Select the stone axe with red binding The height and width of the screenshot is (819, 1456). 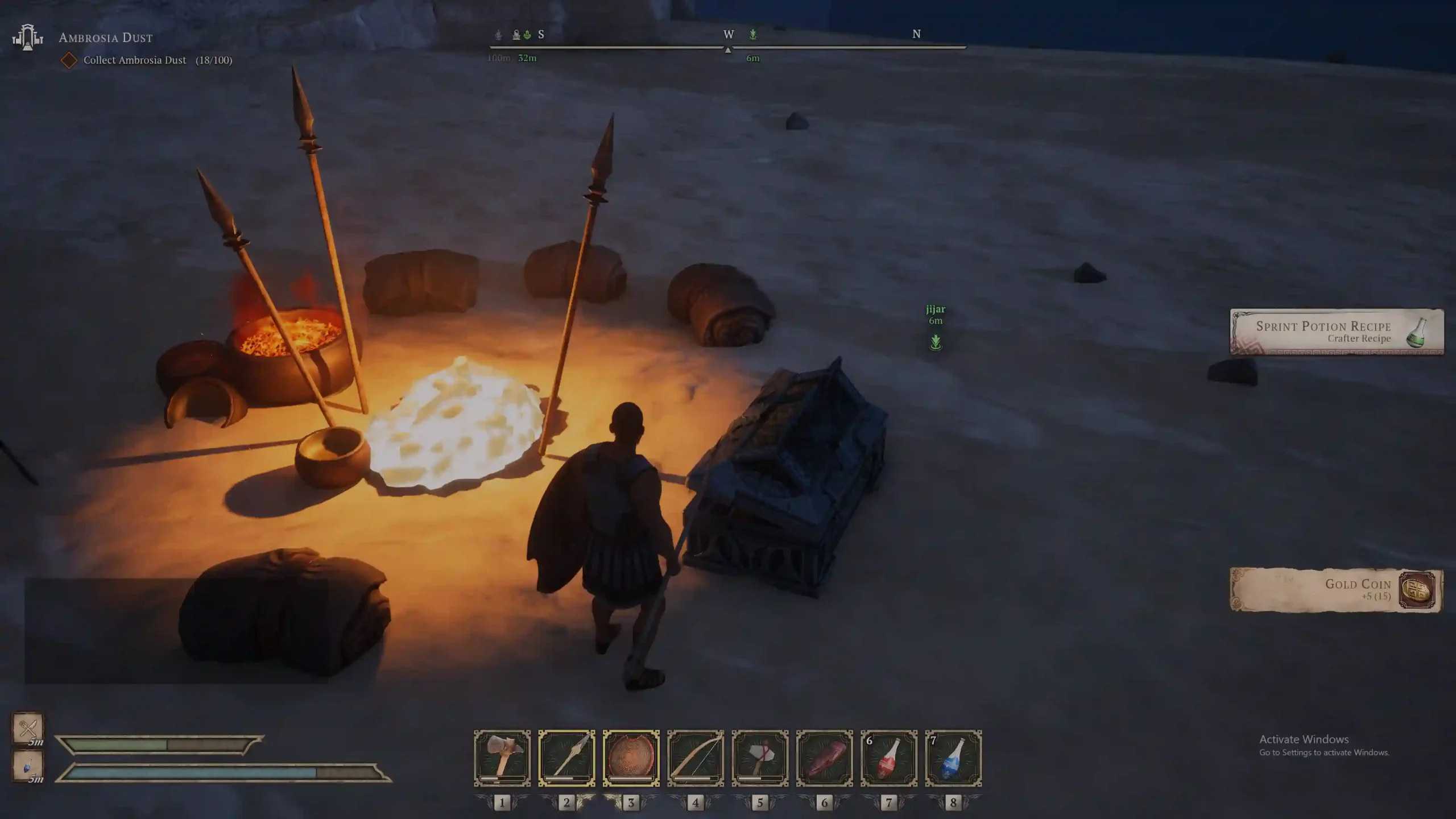coord(760,758)
